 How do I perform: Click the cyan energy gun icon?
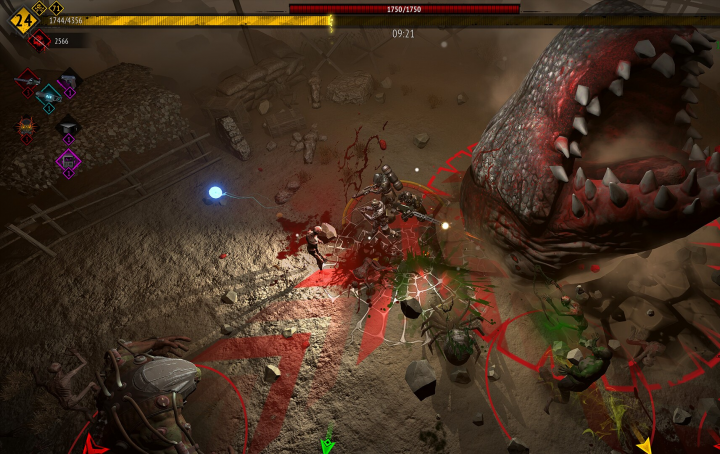coord(48,94)
